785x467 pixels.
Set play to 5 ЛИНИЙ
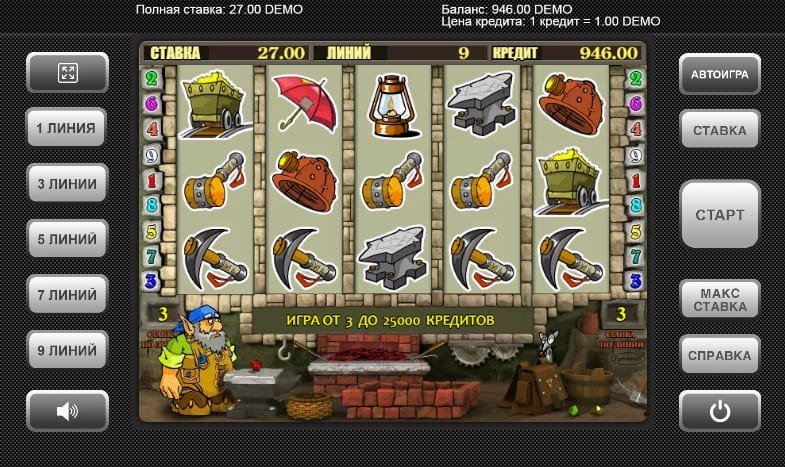tap(67, 240)
